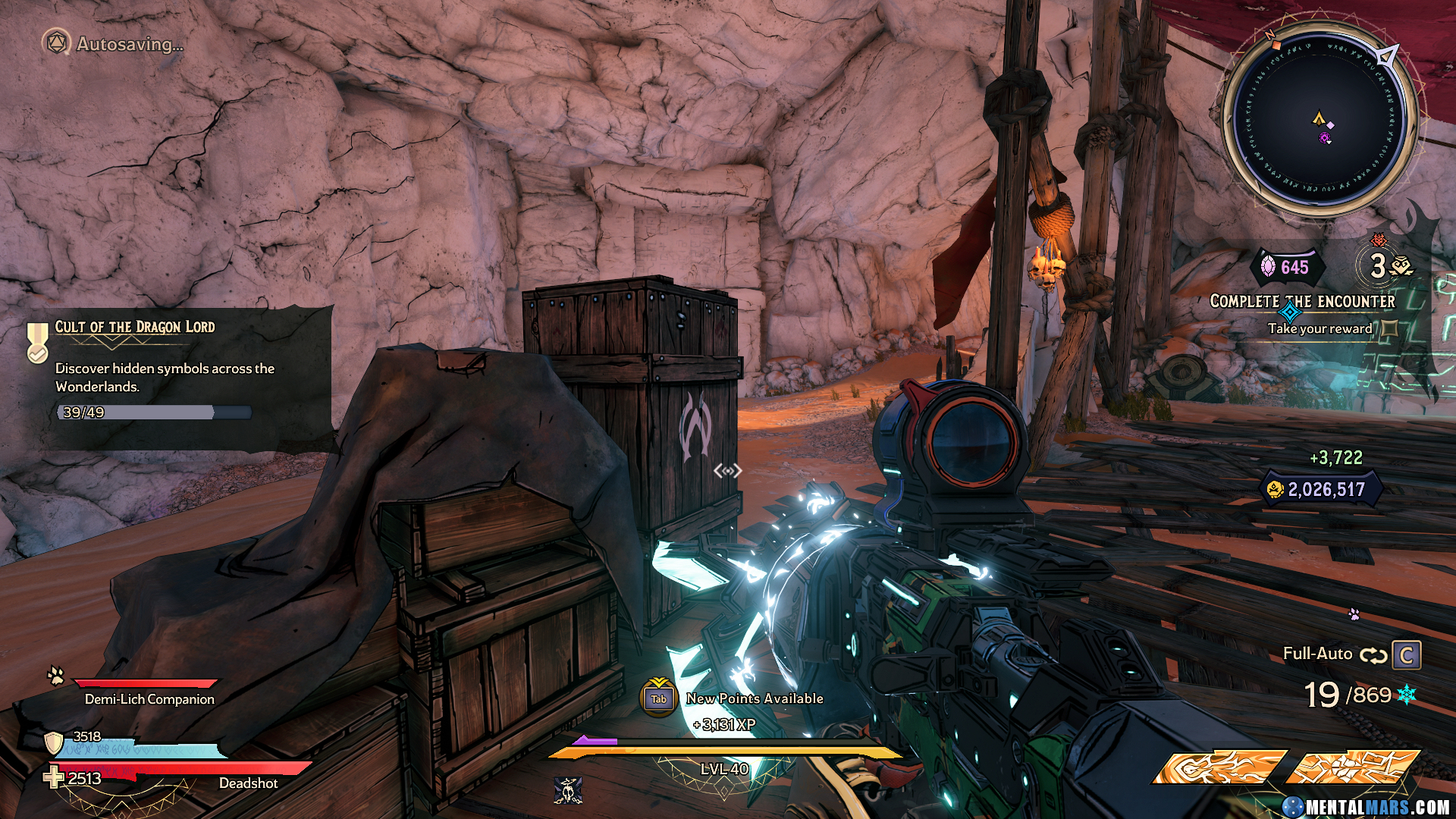Click the skull status effect icon
Screen dimensions: 1456x819
(567, 791)
